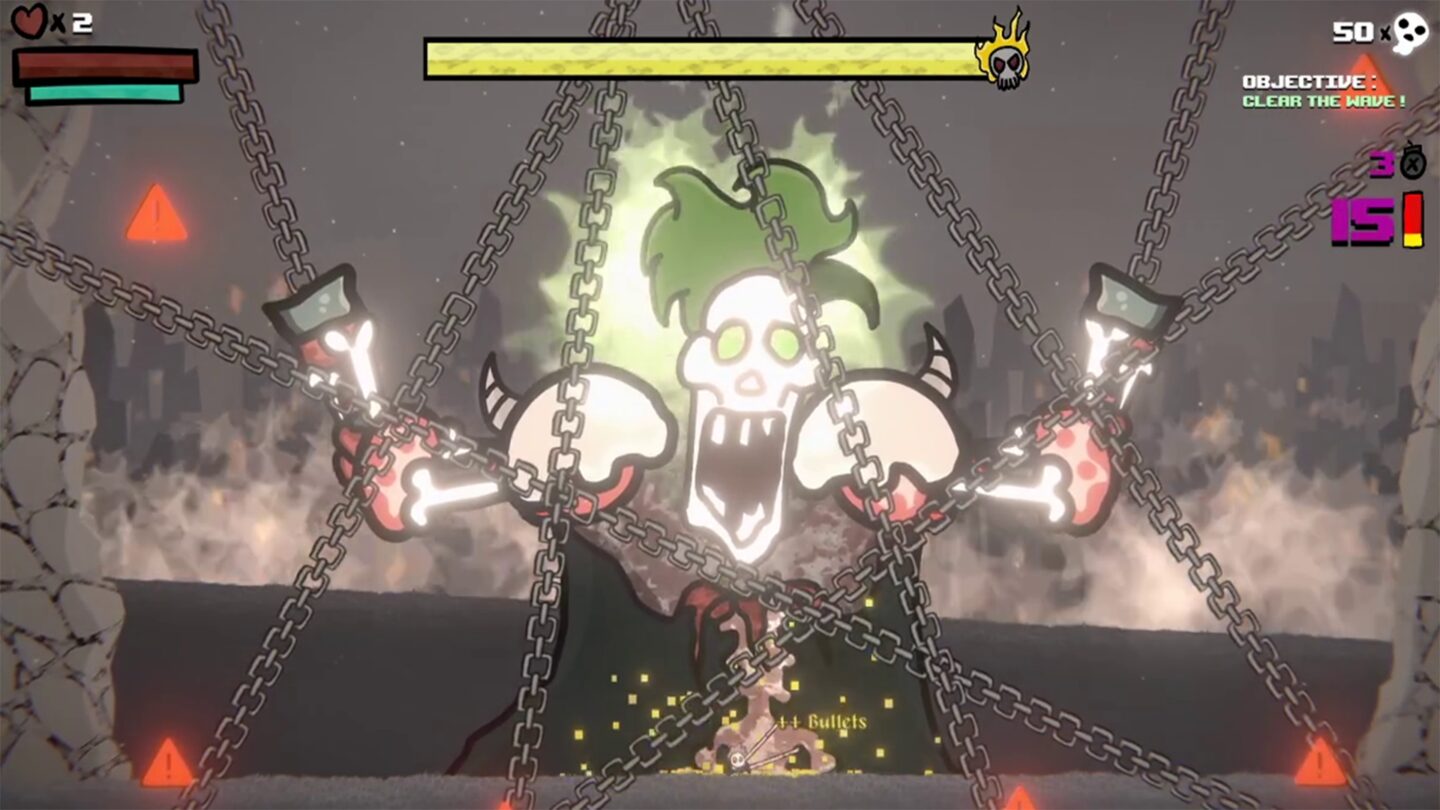Click the 50 soul counter number
This screenshot has width=1440, height=810.
1354,30
